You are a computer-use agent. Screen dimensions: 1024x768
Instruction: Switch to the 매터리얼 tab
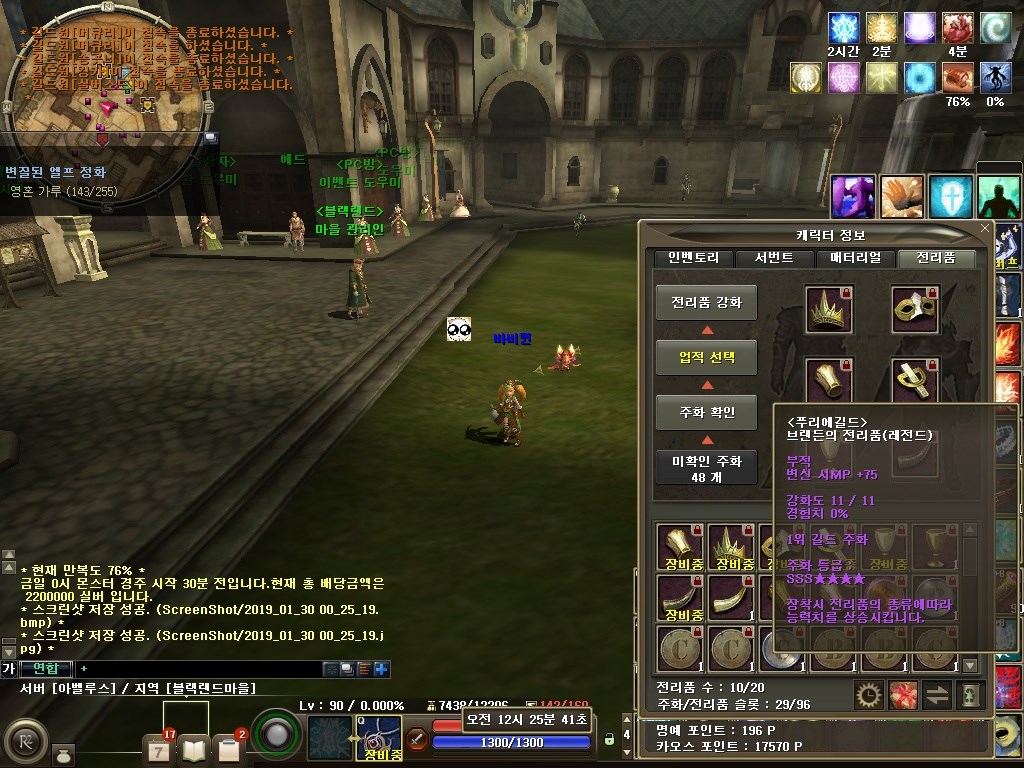pos(855,258)
